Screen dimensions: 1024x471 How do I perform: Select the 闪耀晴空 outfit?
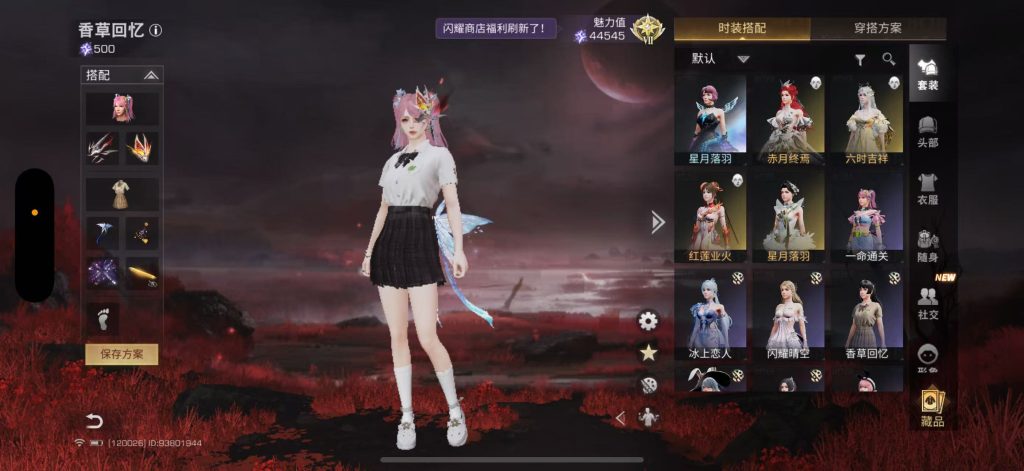click(x=789, y=315)
